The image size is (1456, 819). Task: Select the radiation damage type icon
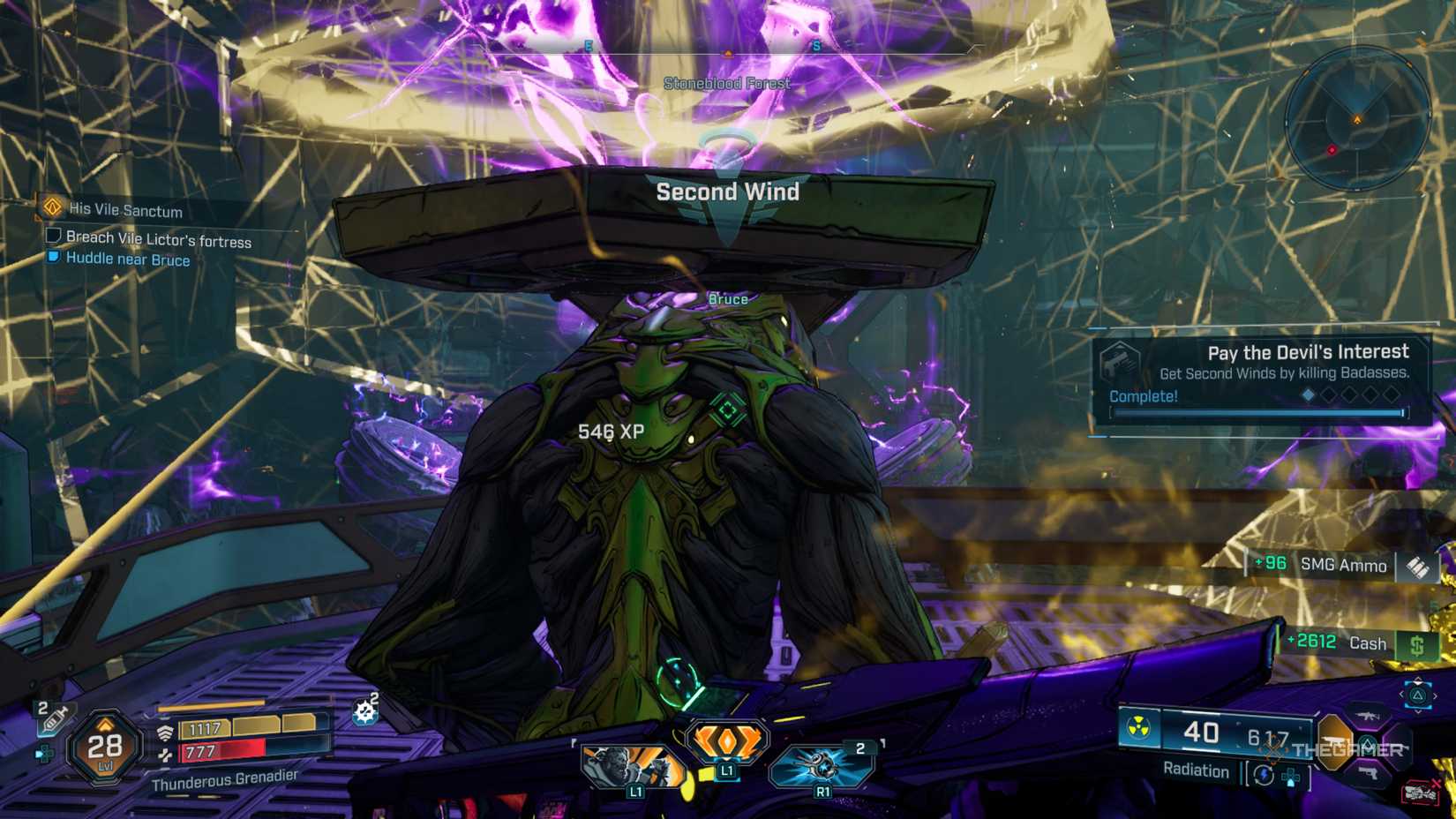pyautogui.click(x=1138, y=727)
